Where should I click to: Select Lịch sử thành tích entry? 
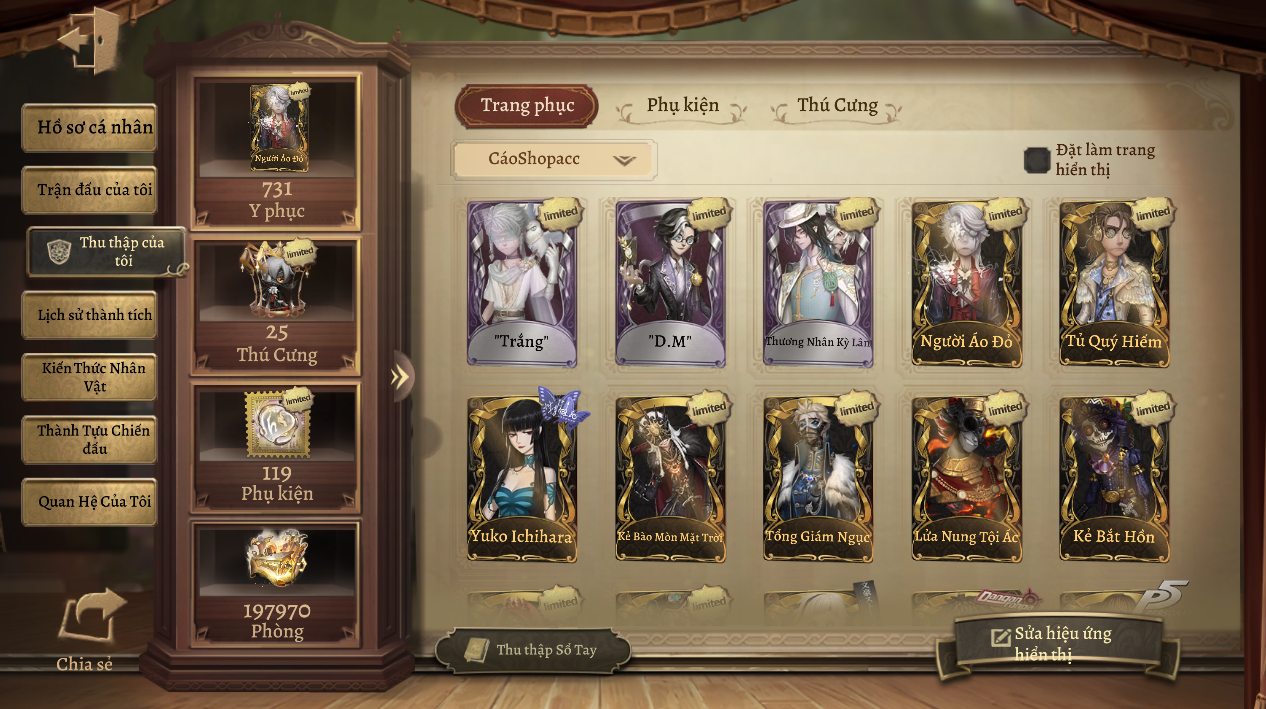click(90, 315)
